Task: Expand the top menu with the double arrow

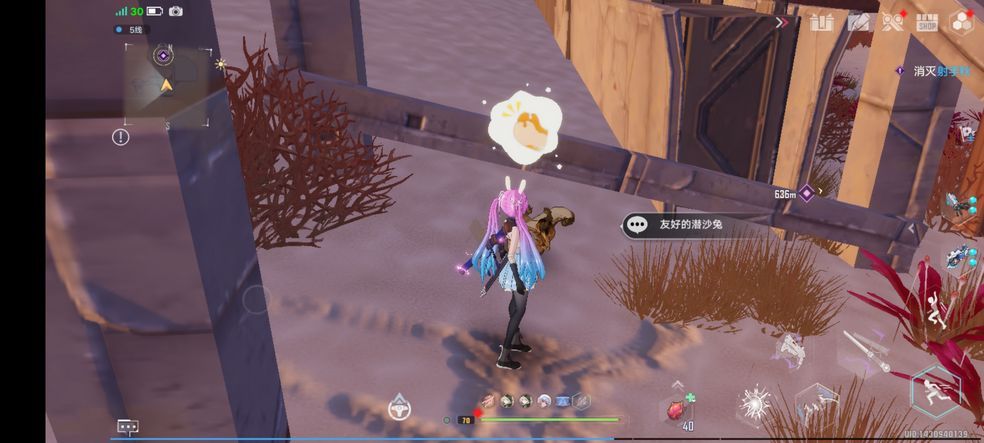Action: click(782, 21)
